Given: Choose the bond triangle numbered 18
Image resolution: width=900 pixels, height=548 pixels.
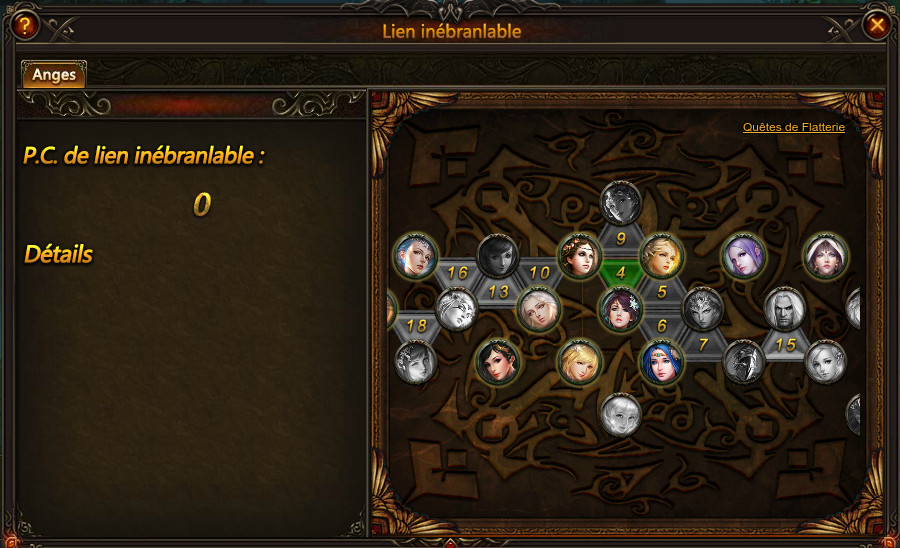Looking at the screenshot, I should pyautogui.click(x=417, y=326).
